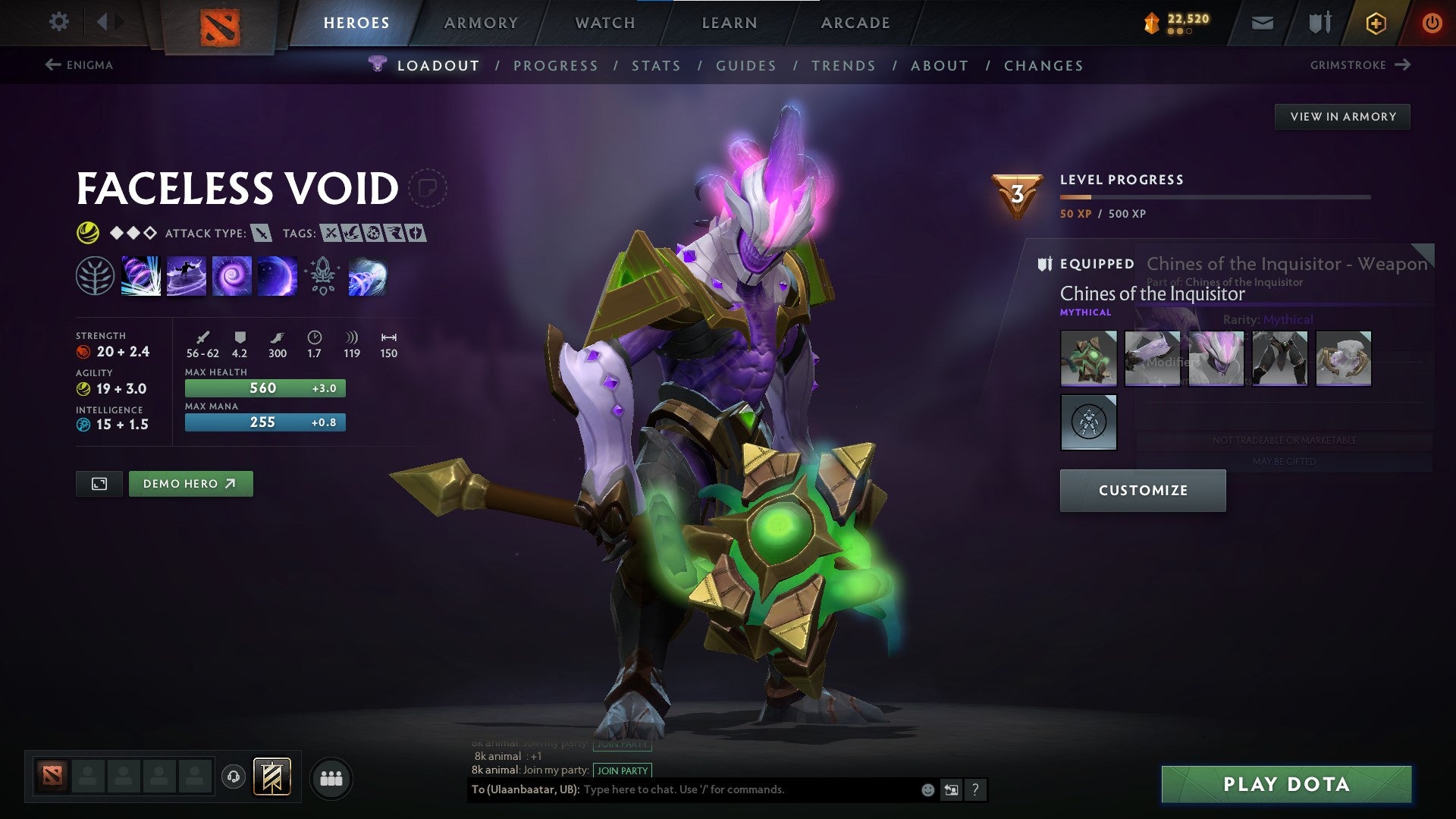The height and width of the screenshot is (819, 1456).
Task: Select the Time Walk ability icon
Action: coord(141,275)
